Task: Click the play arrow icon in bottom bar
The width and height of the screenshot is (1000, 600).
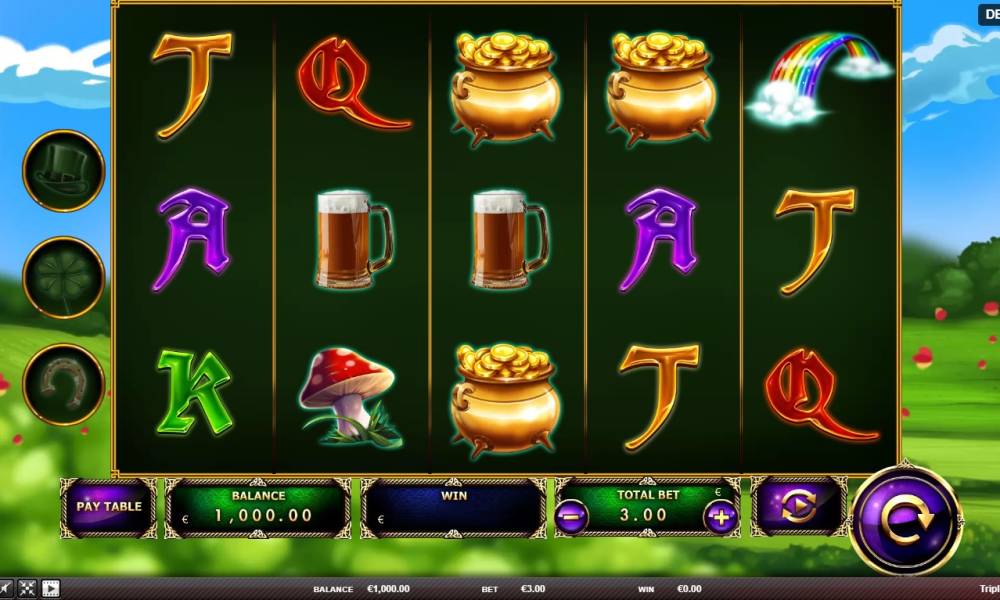Action: coord(50,589)
